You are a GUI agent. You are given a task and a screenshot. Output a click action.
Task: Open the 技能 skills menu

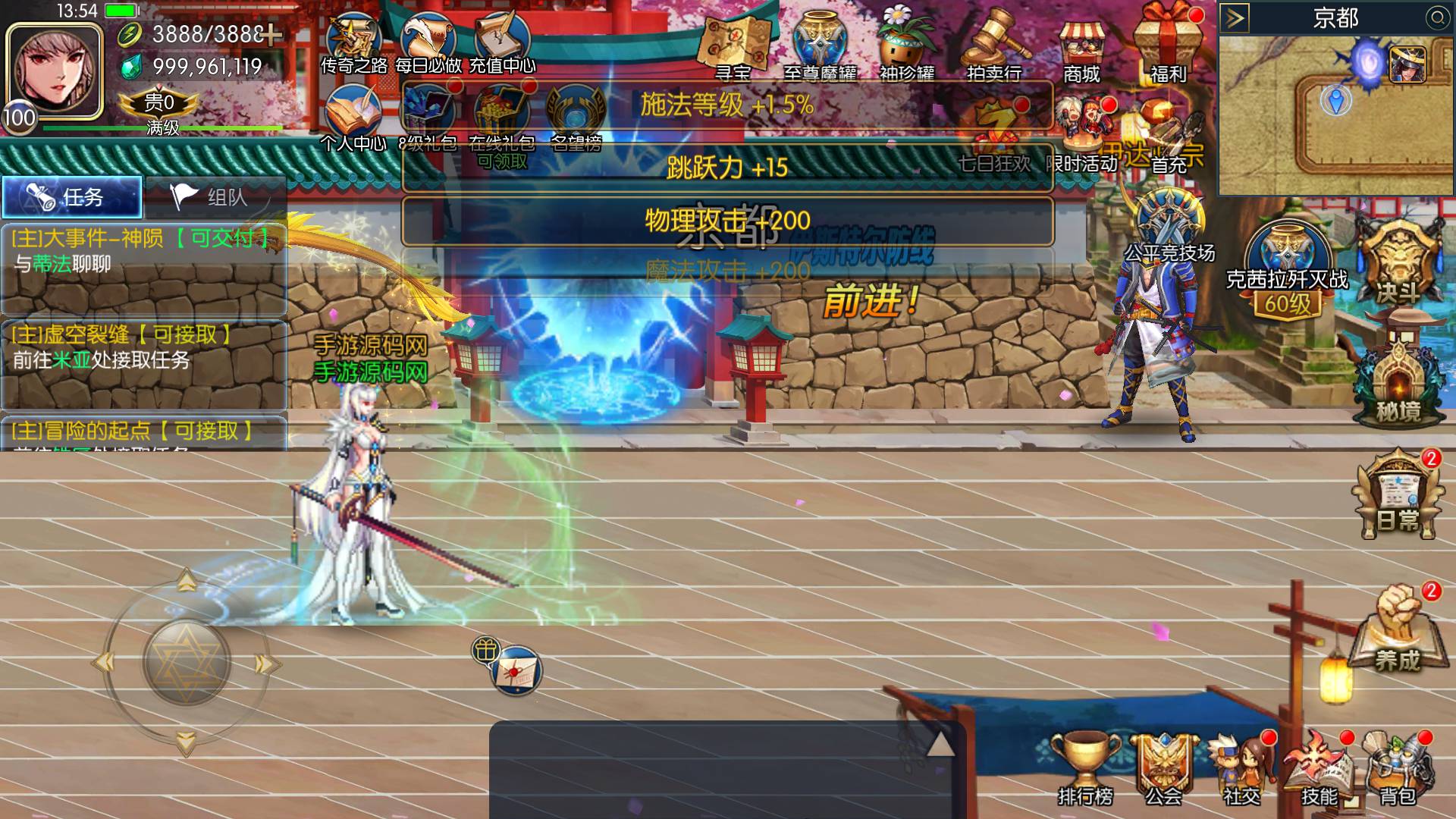click(1319, 767)
